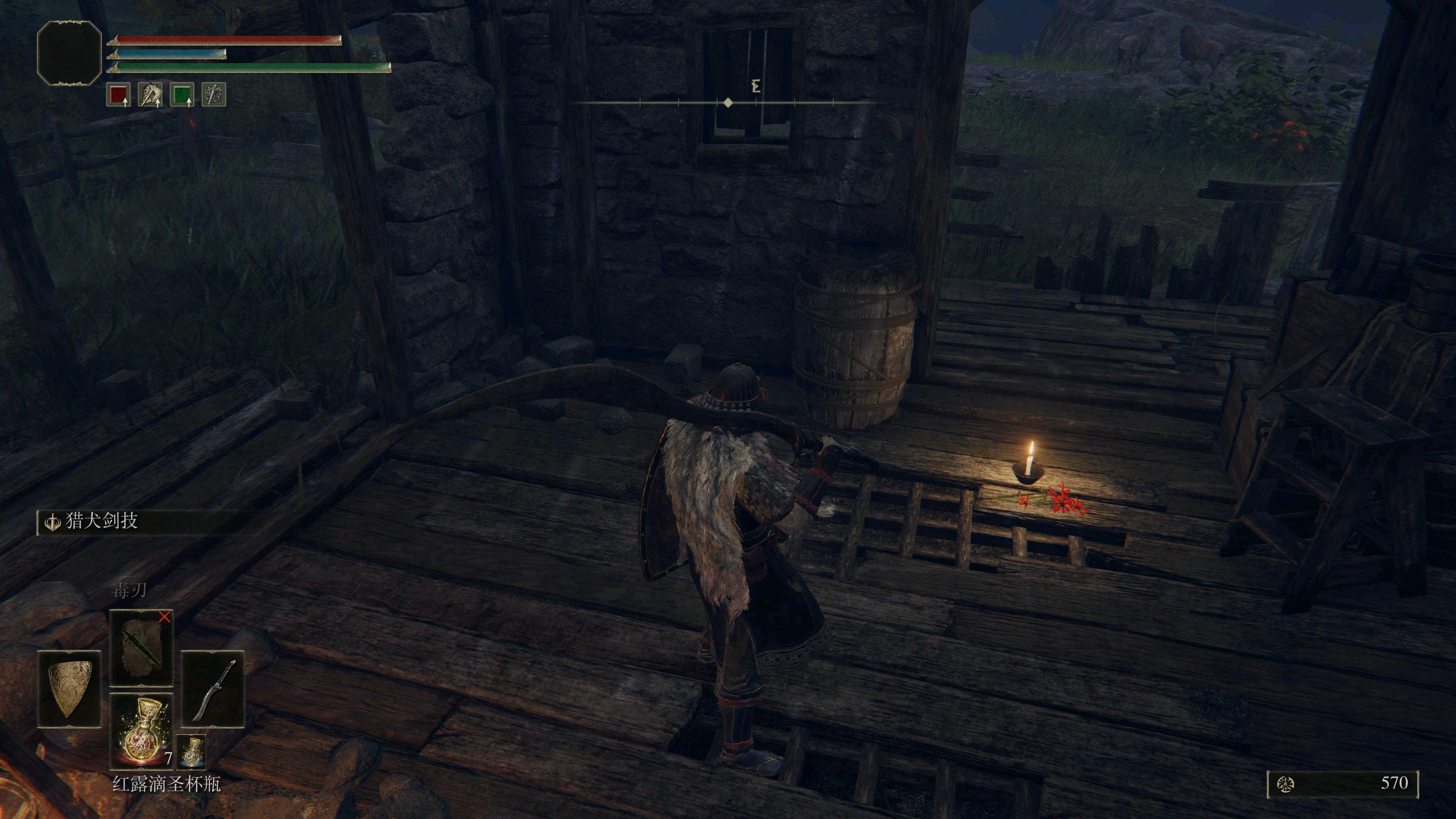Inspect the sword-and-shield status icon
The width and height of the screenshot is (1456, 819).
coord(213,94)
